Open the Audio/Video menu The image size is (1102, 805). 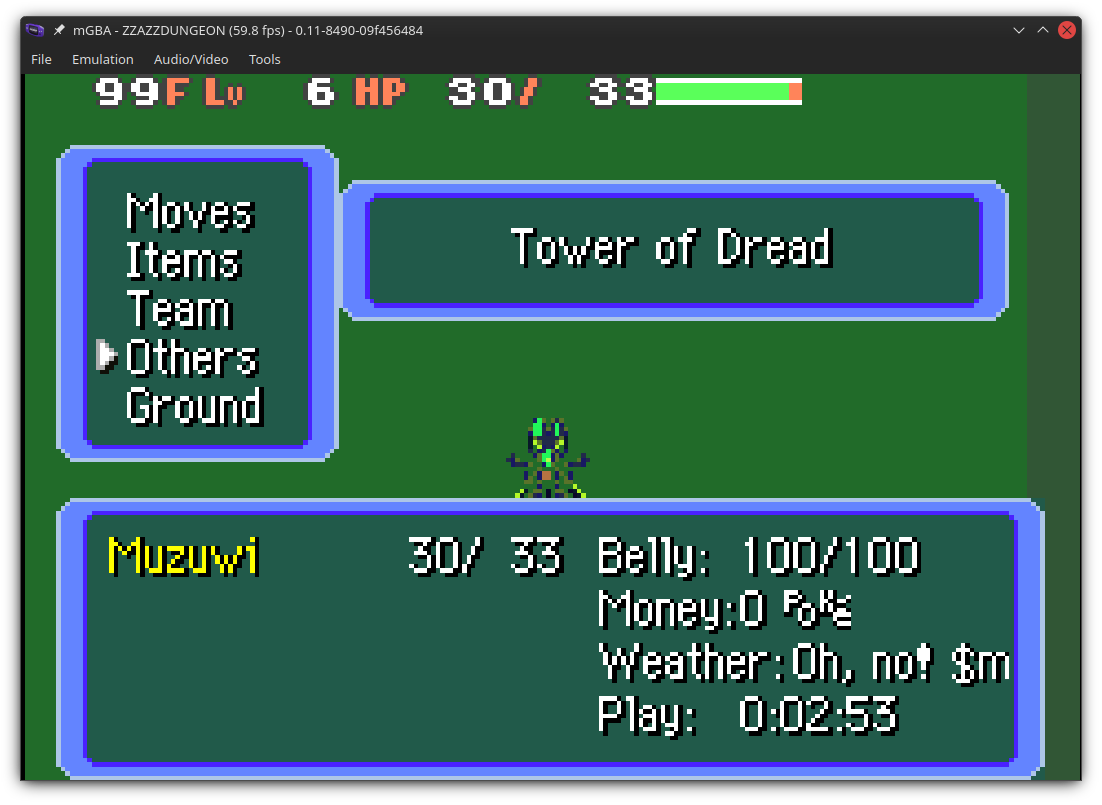pyautogui.click(x=191, y=59)
